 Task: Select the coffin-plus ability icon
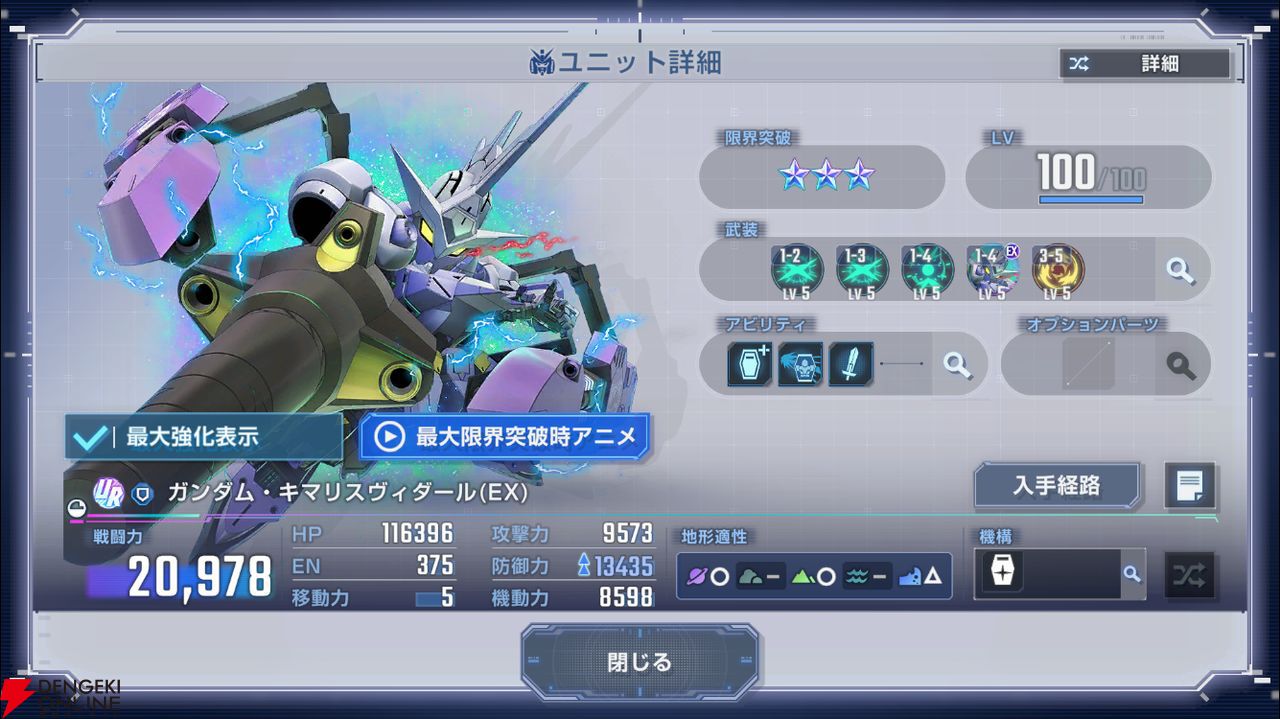750,364
